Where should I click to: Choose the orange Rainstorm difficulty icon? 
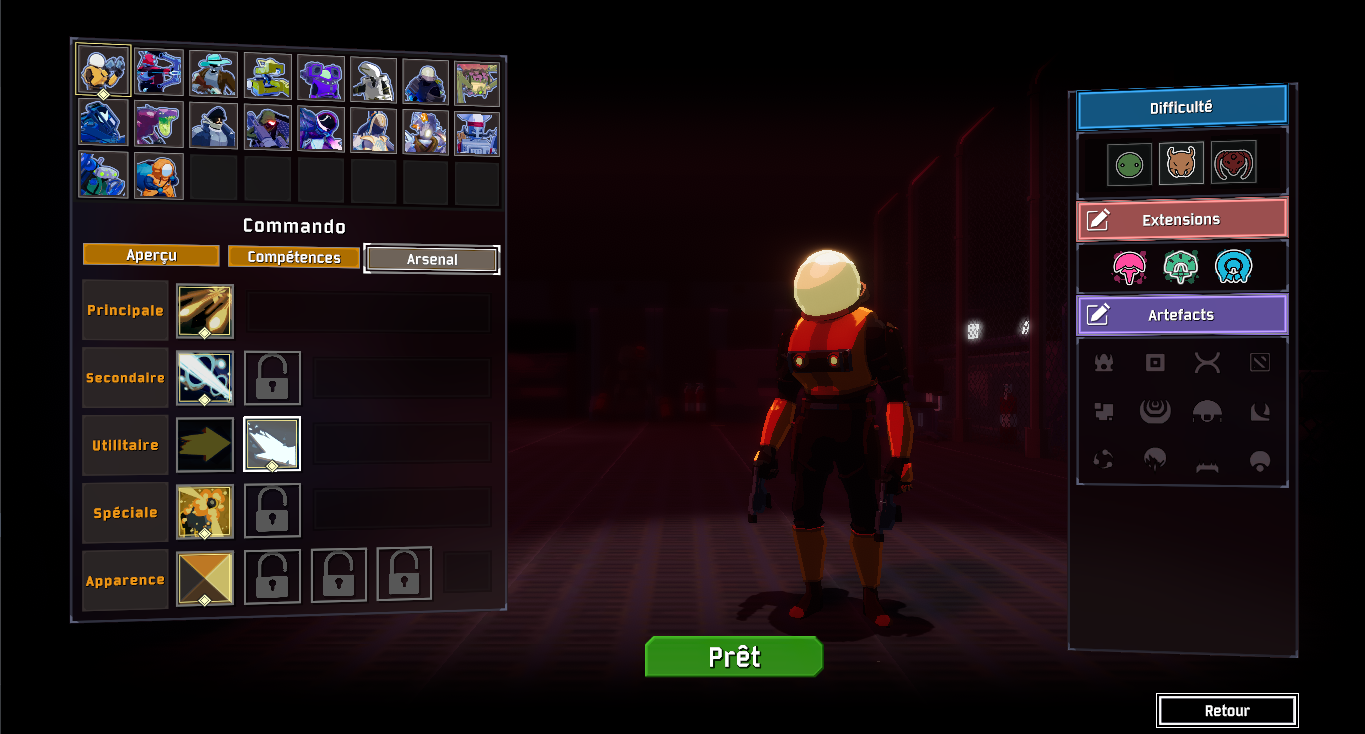pyautogui.click(x=1180, y=164)
